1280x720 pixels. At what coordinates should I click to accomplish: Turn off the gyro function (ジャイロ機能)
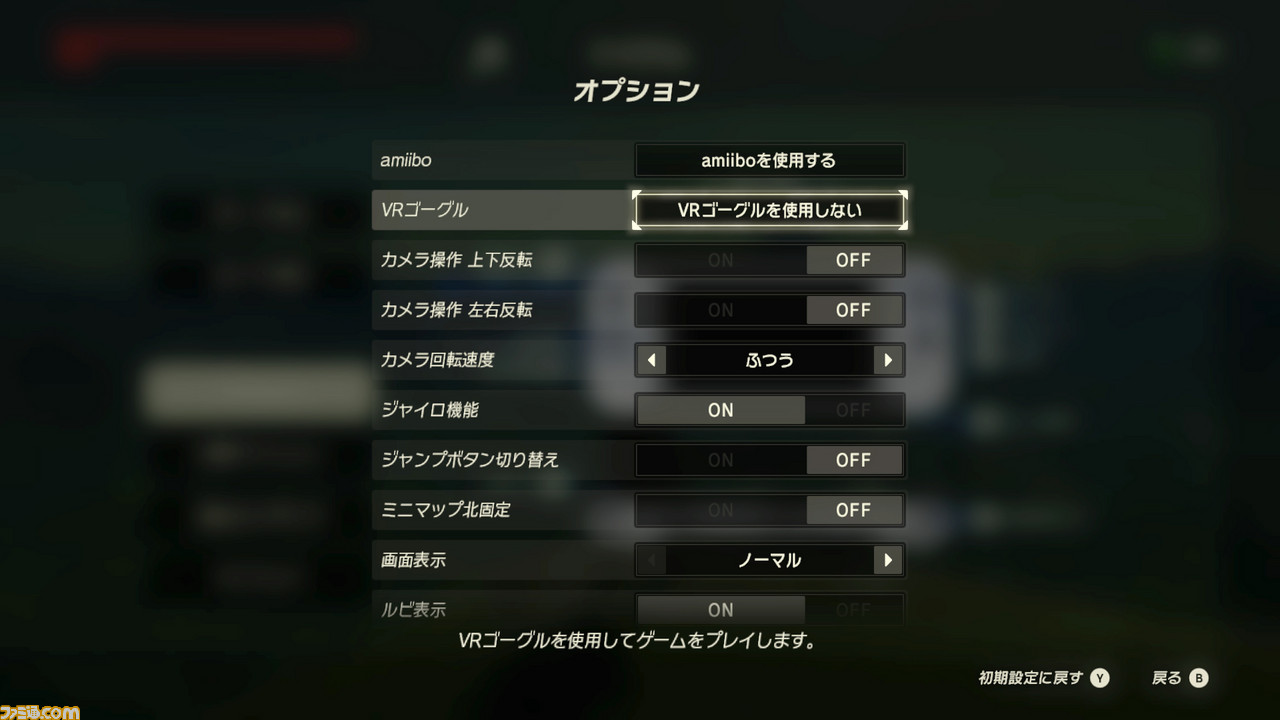pos(855,410)
